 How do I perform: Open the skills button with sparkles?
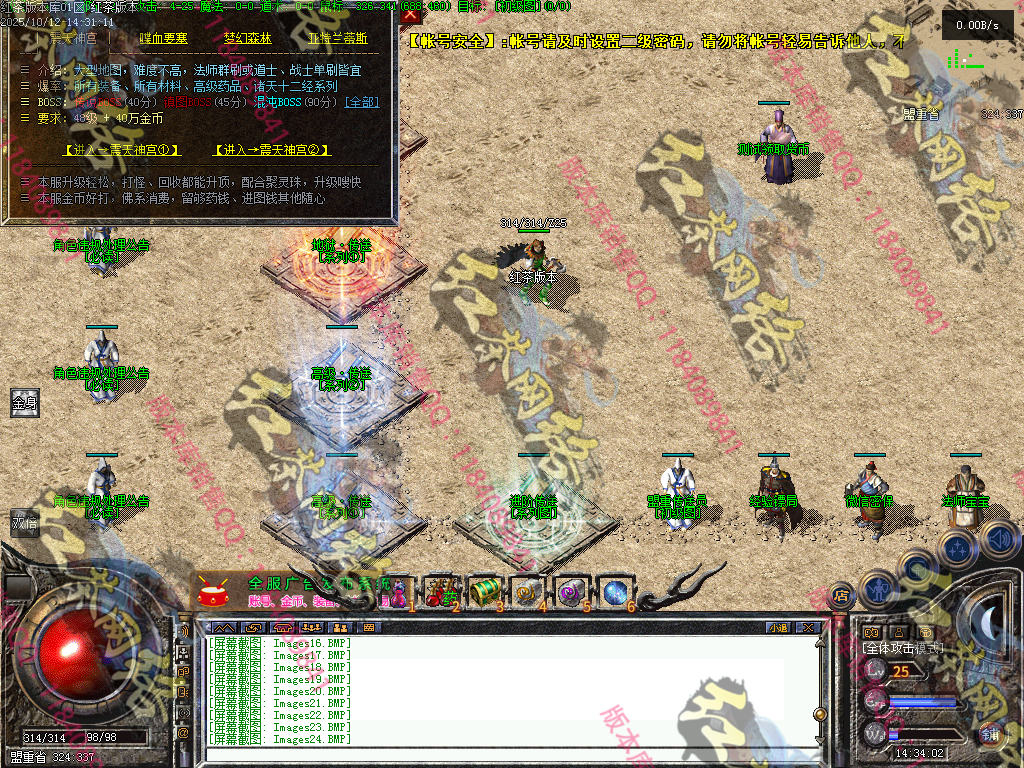(x=956, y=548)
